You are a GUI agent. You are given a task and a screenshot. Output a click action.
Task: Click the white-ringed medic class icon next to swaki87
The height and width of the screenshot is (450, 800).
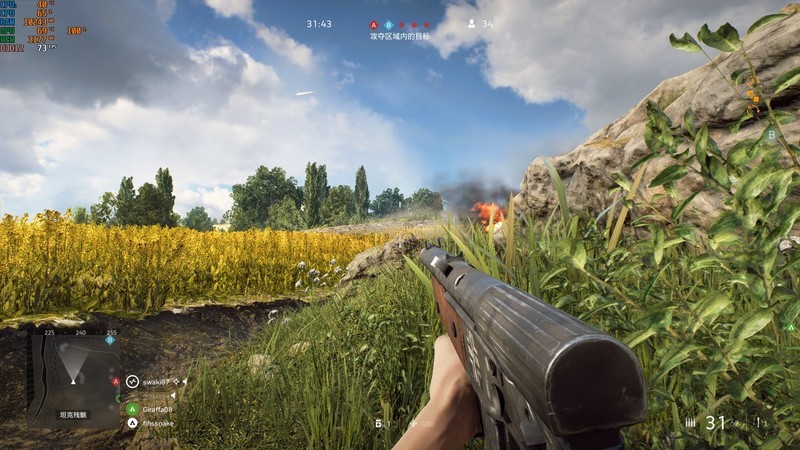[x=132, y=381]
